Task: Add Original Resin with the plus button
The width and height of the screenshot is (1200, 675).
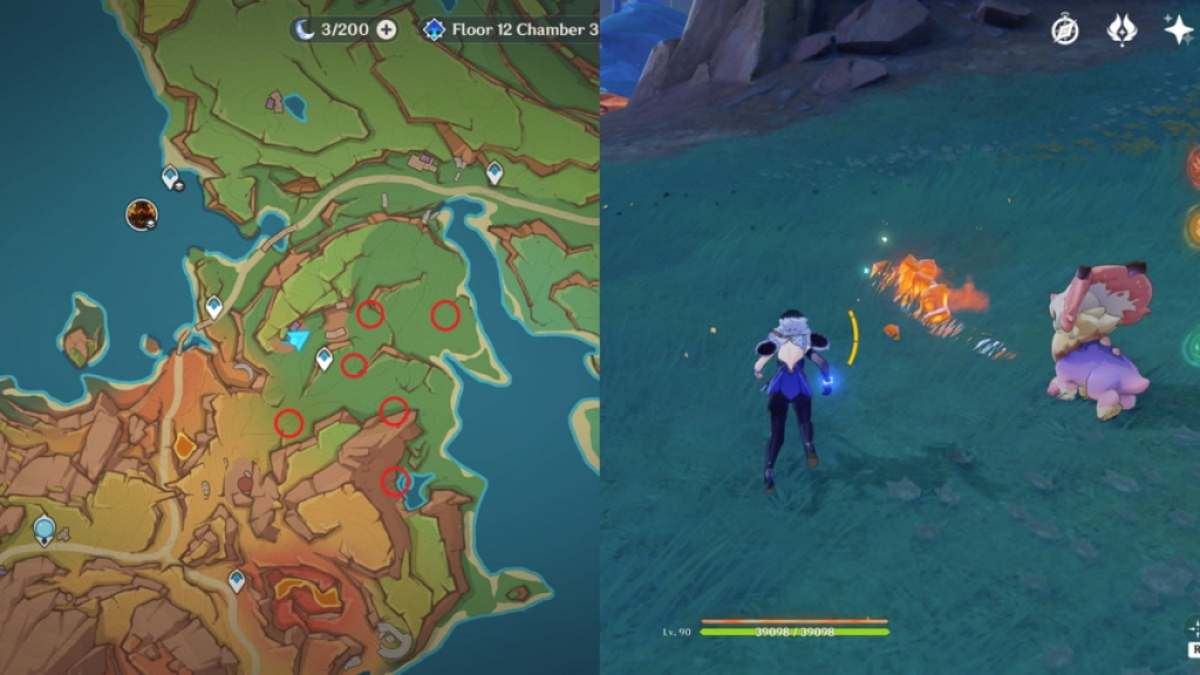Action: [x=386, y=29]
